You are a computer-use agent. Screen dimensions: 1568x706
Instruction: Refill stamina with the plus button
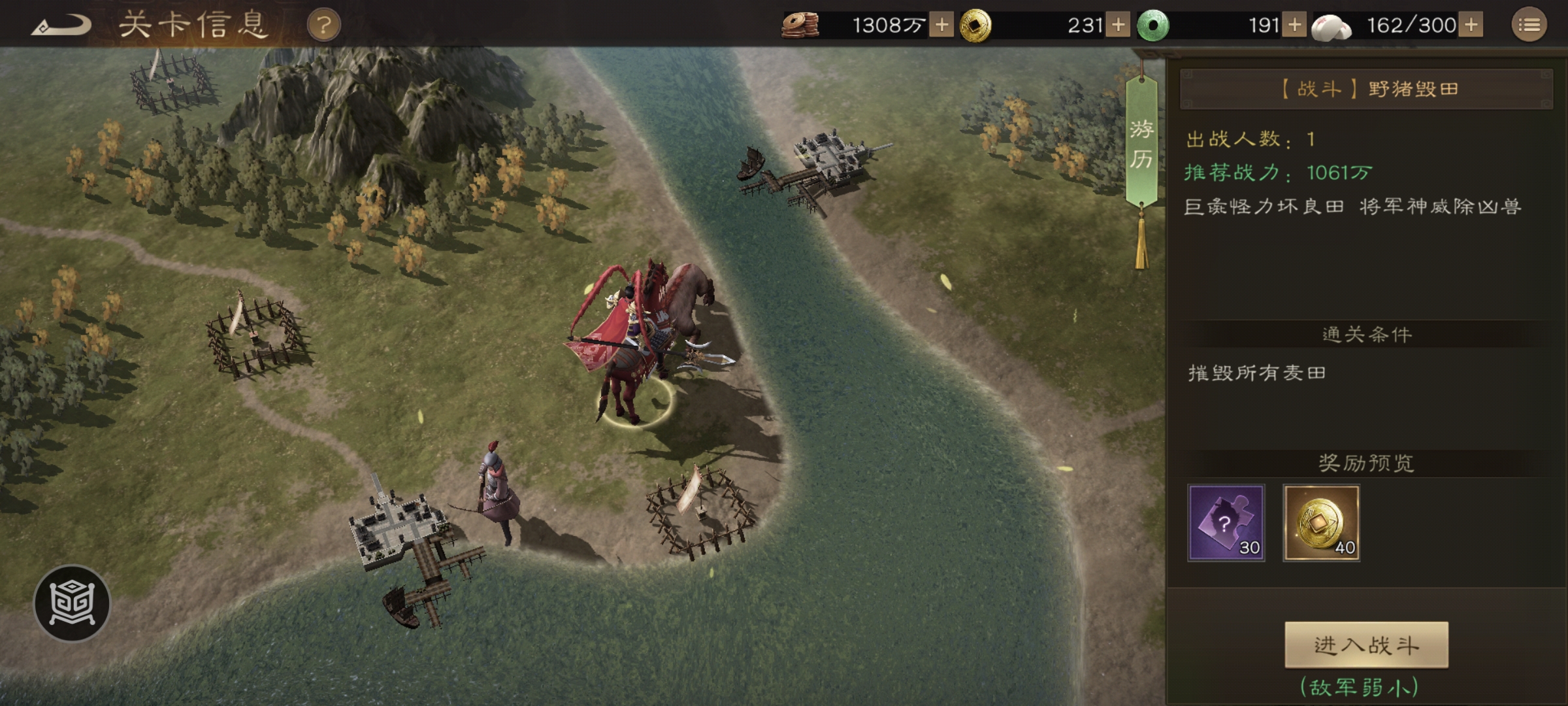[x=1471, y=25]
